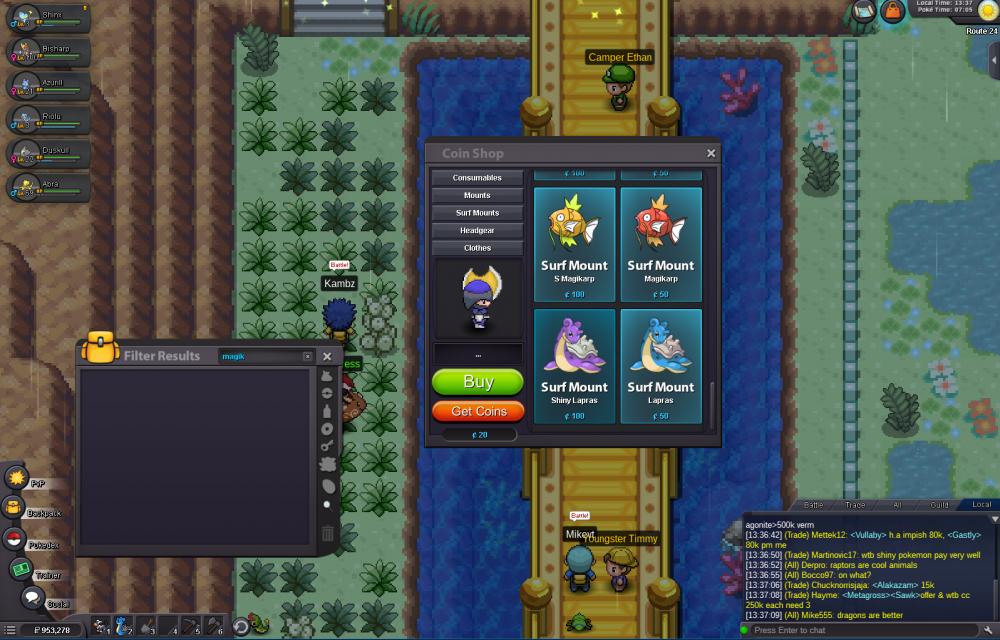Select Shinx in the party list

[x=48, y=18]
